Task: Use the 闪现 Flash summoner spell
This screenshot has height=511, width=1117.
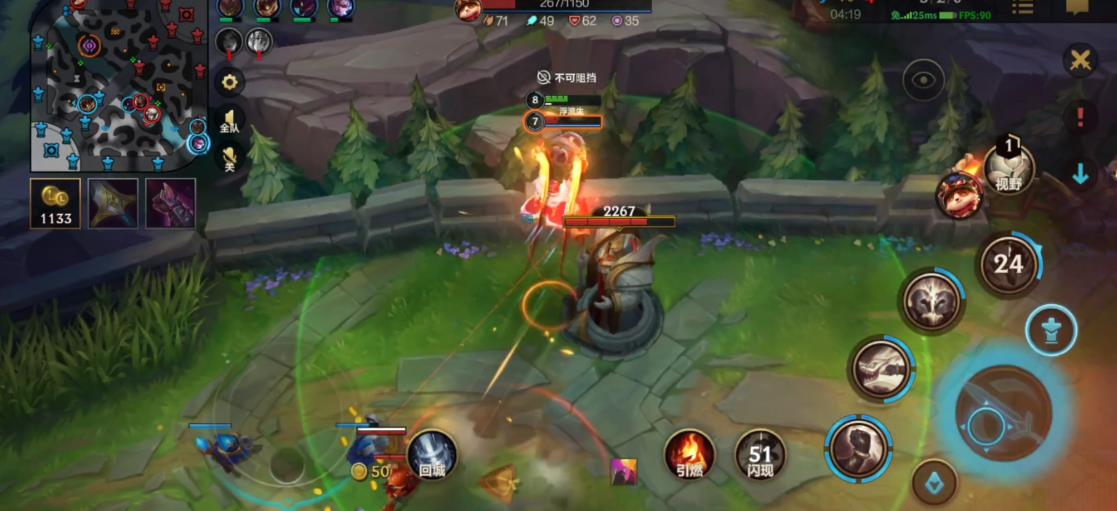Action: coord(760,455)
